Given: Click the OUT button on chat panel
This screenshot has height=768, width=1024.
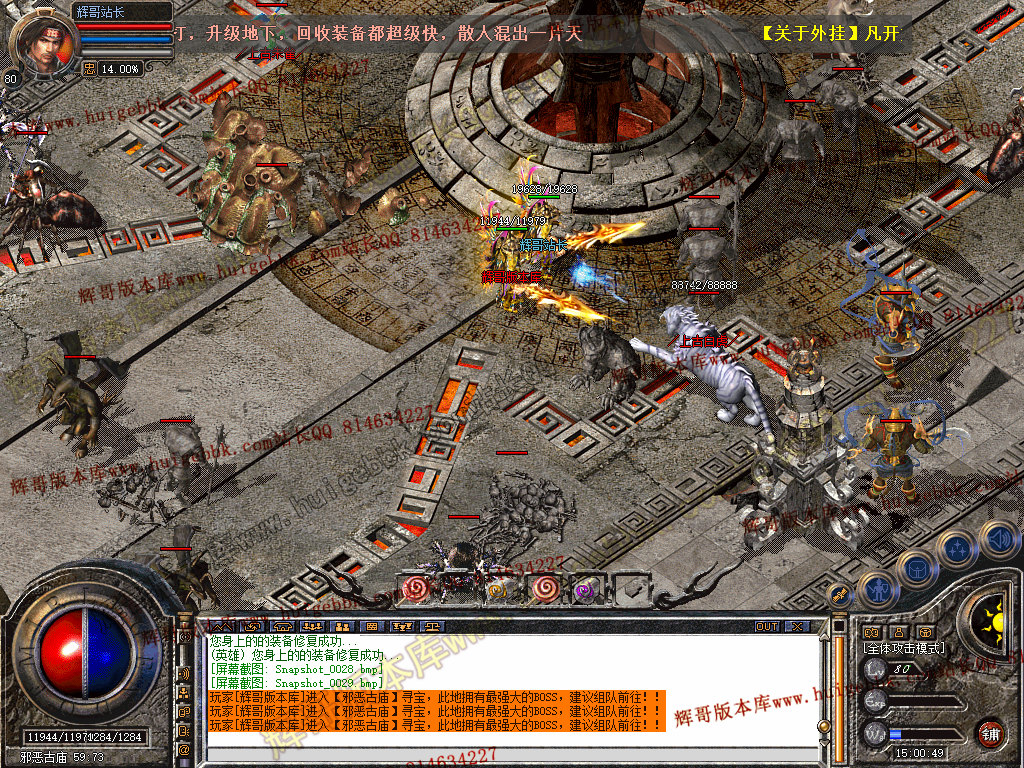Looking at the screenshot, I should [767, 627].
